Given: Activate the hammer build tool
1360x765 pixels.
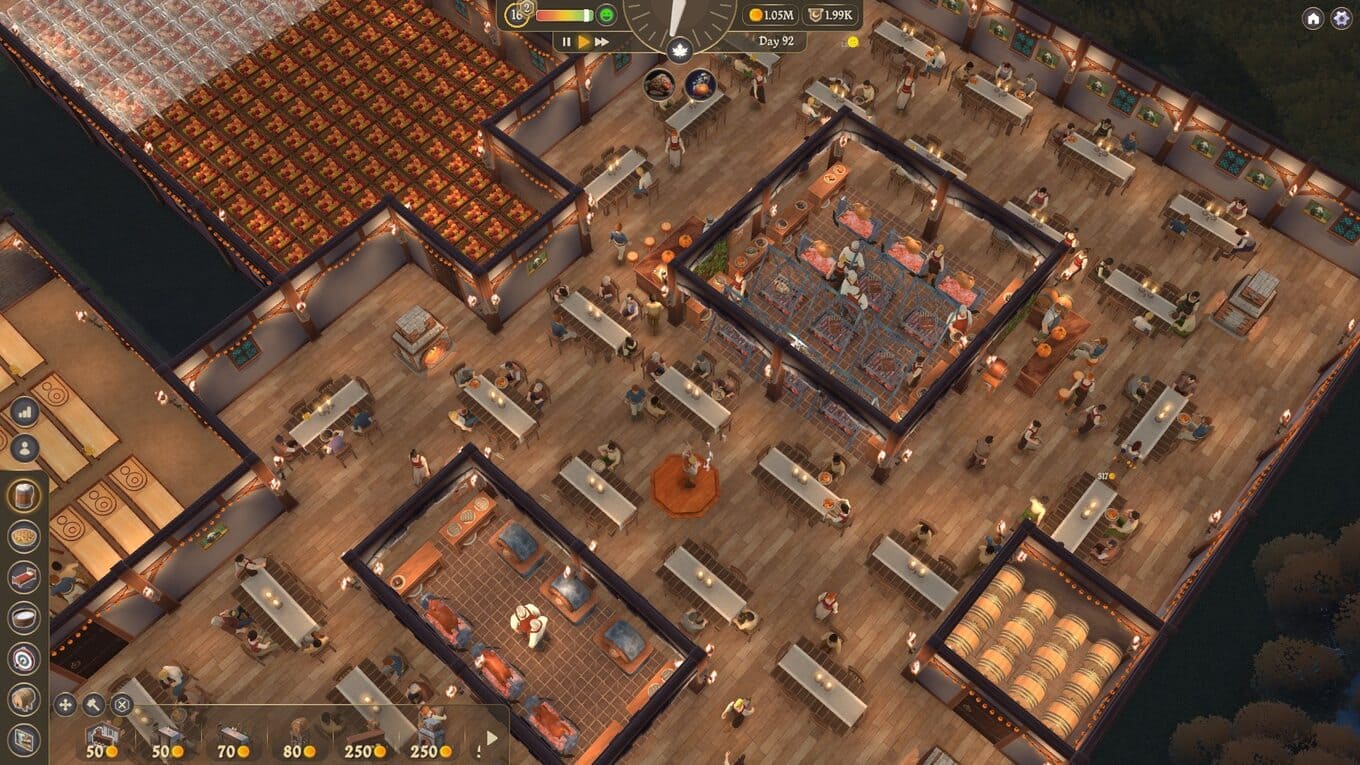Looking at the screenshot, I should click(x=93, y=704).
